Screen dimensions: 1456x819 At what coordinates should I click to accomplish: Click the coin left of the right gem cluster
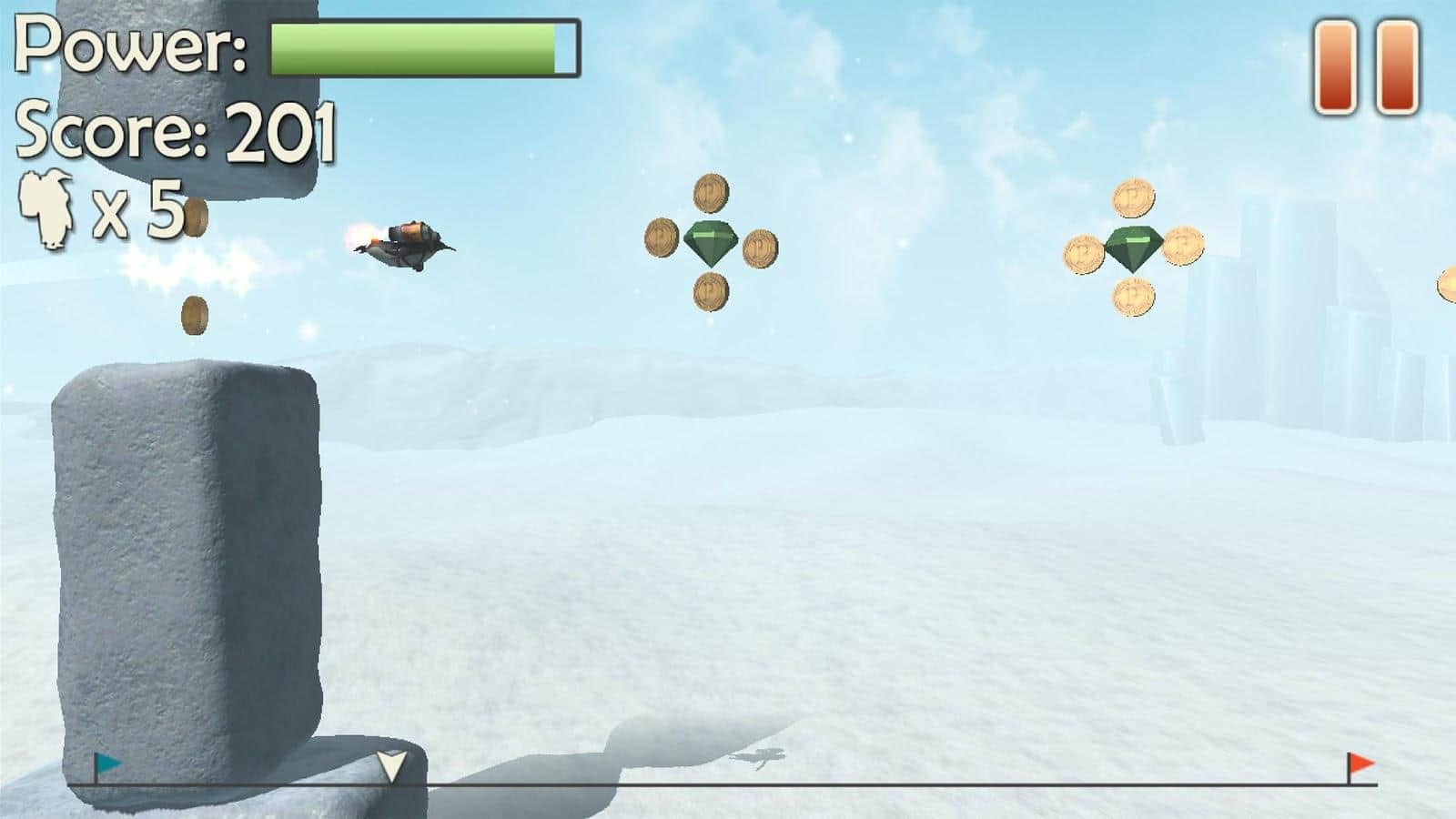[1083, 255]
